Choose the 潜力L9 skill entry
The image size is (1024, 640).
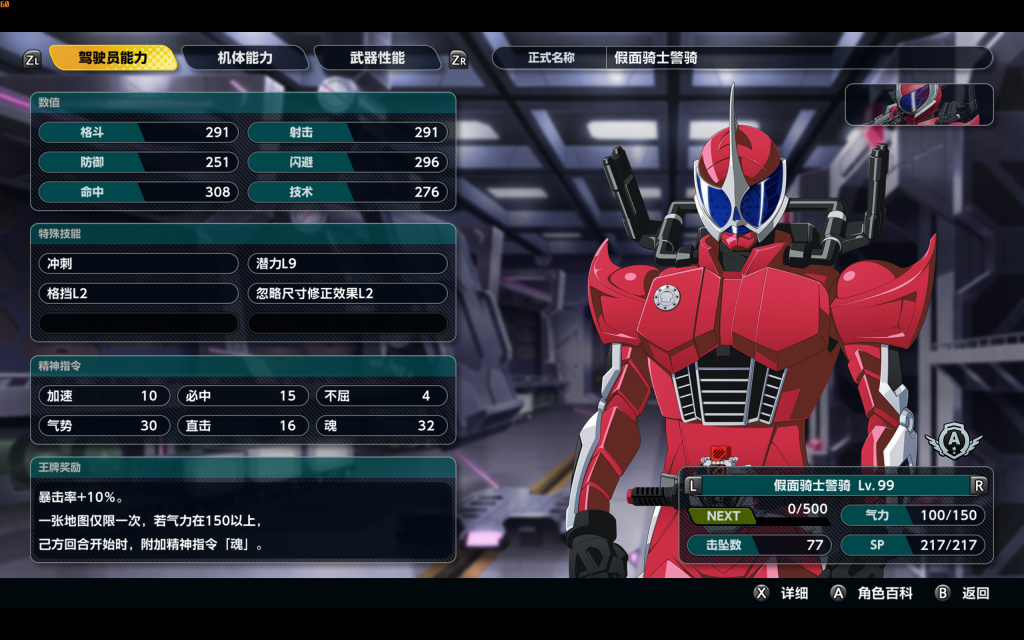[347, 264]
